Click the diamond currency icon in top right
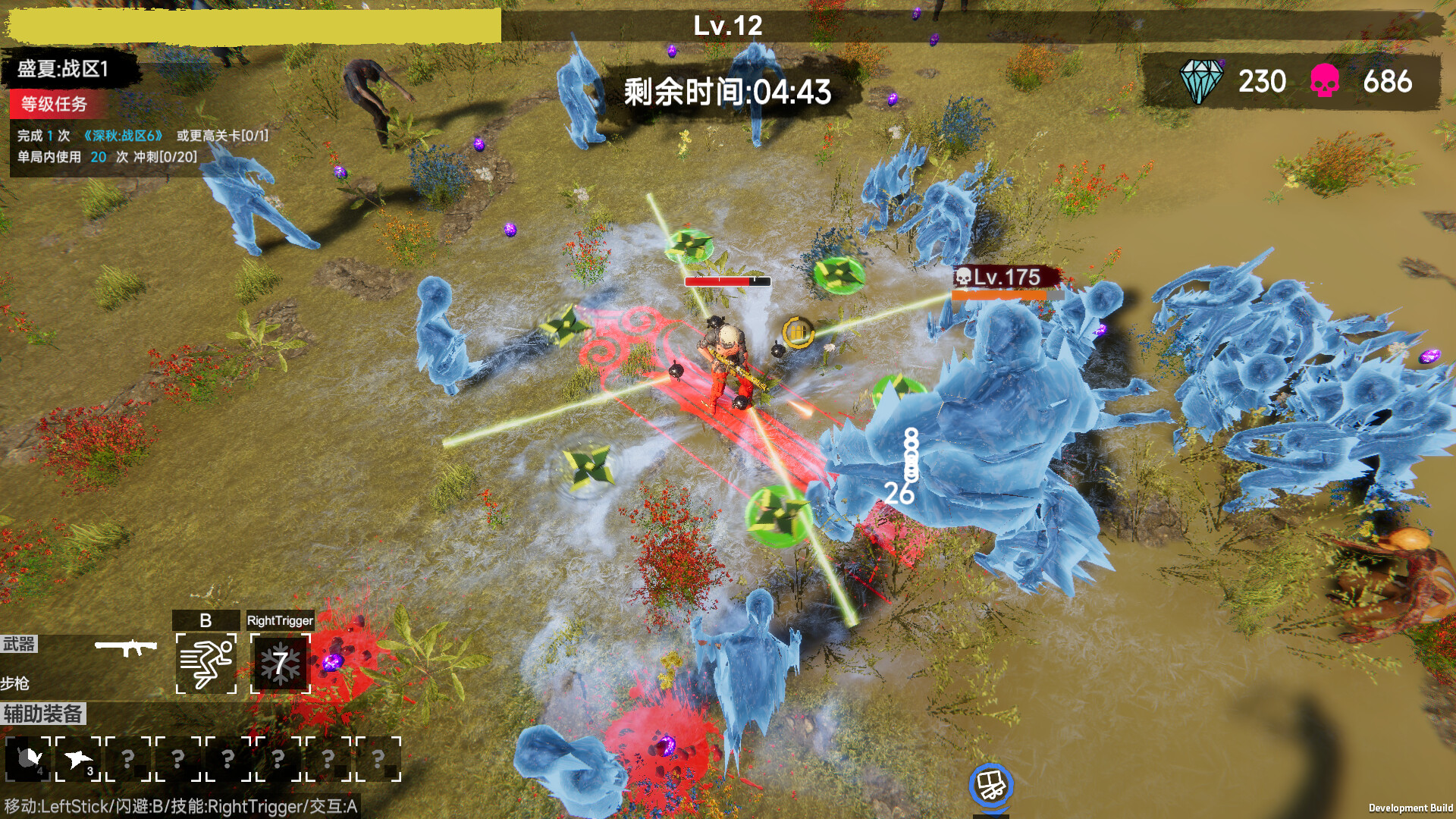The height and width of the screenshot is (819, 1456). click(x=1201, y=80)
